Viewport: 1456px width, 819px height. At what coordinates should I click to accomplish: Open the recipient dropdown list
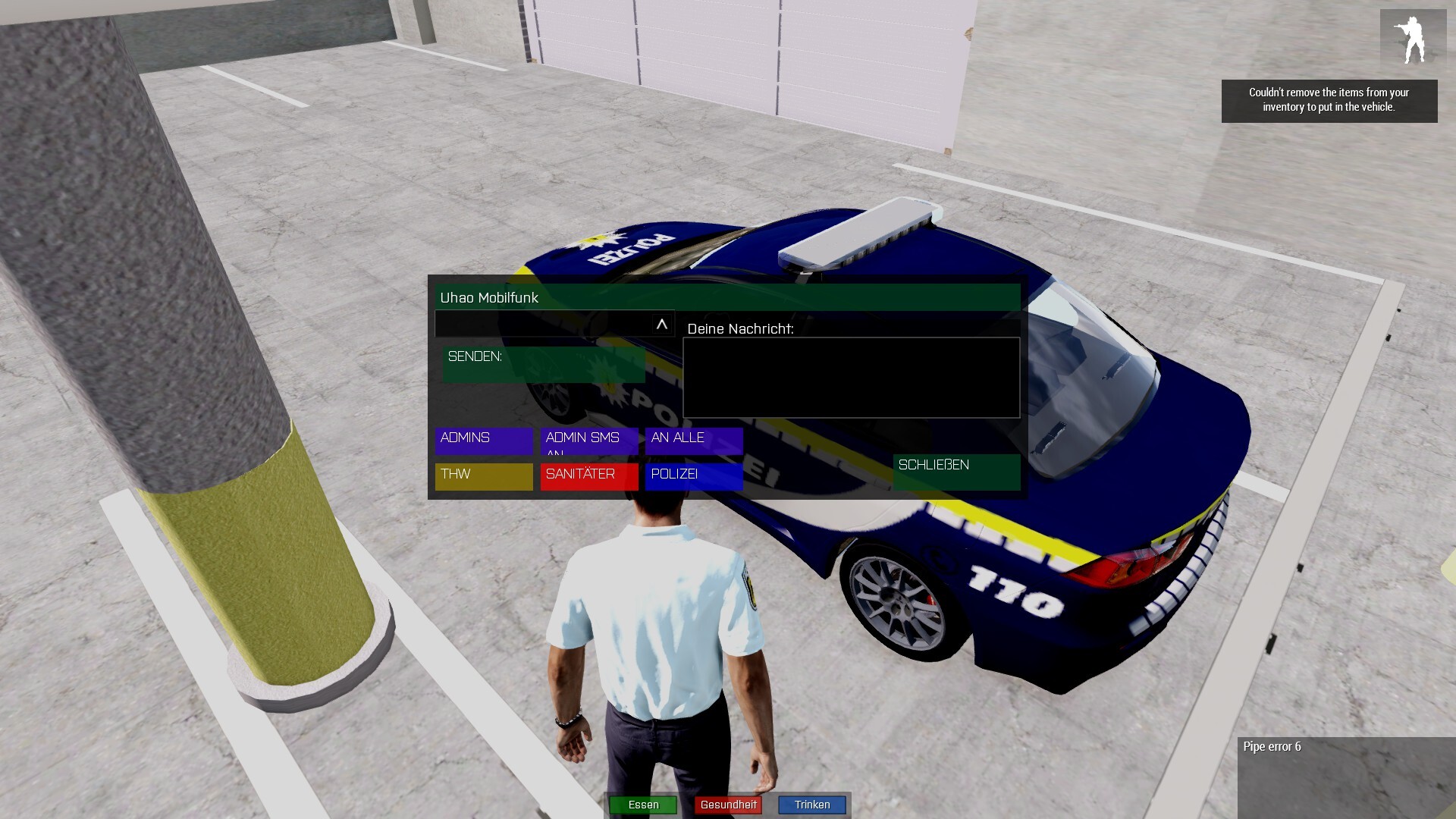(x=661, y=325)
